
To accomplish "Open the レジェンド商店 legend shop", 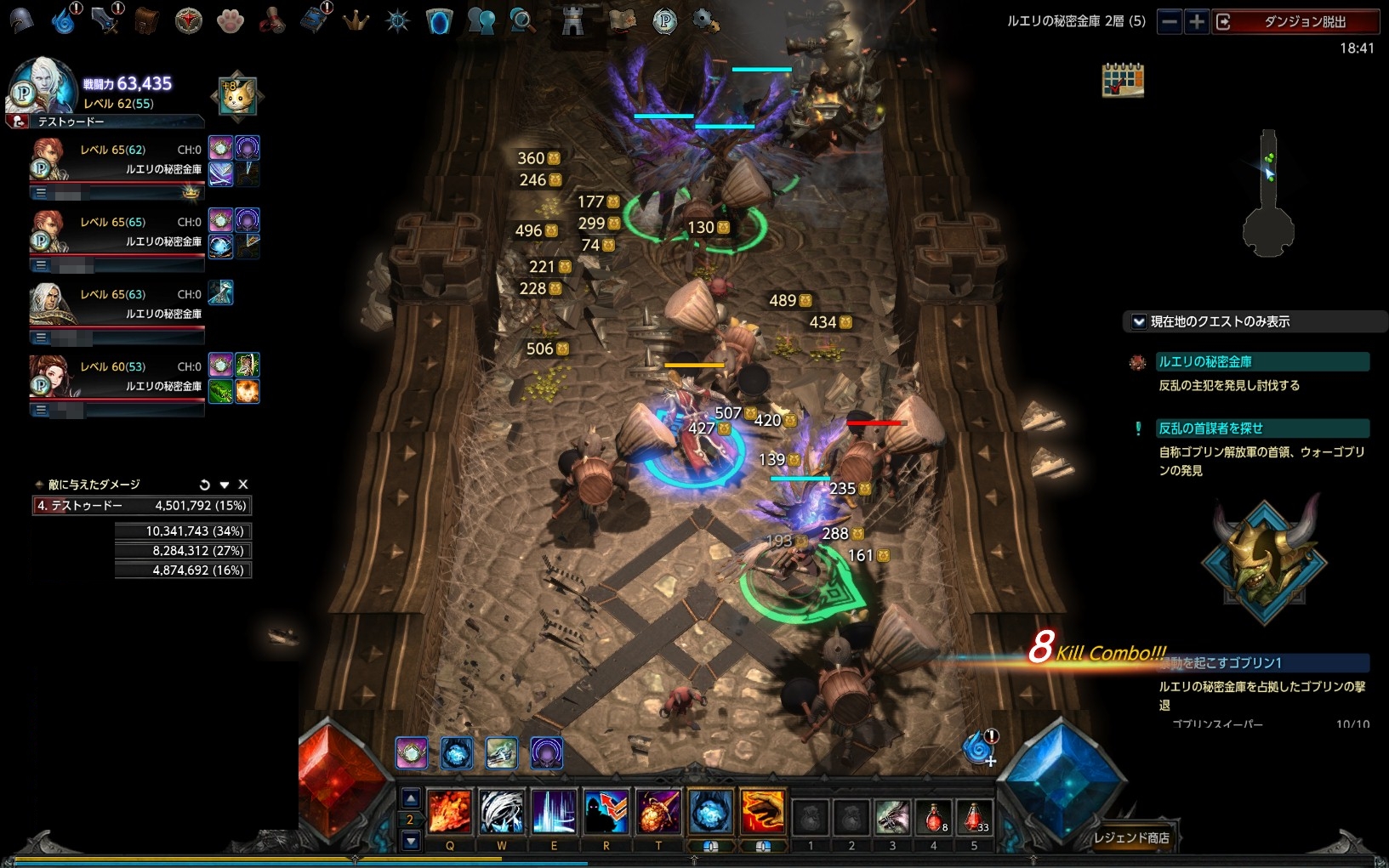I will pos(1131,838).
